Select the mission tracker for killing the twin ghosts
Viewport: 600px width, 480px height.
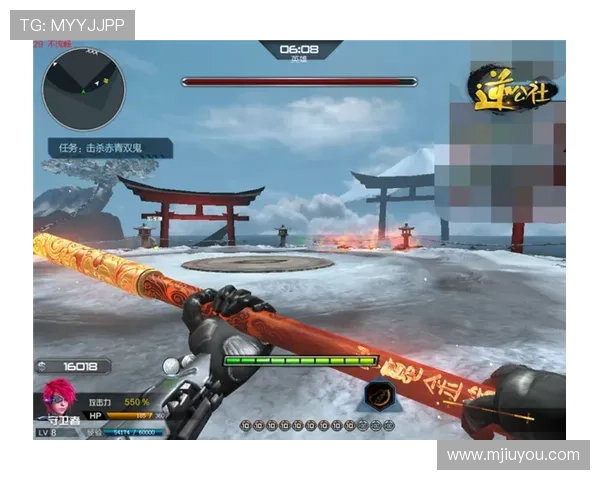point(110,148)
